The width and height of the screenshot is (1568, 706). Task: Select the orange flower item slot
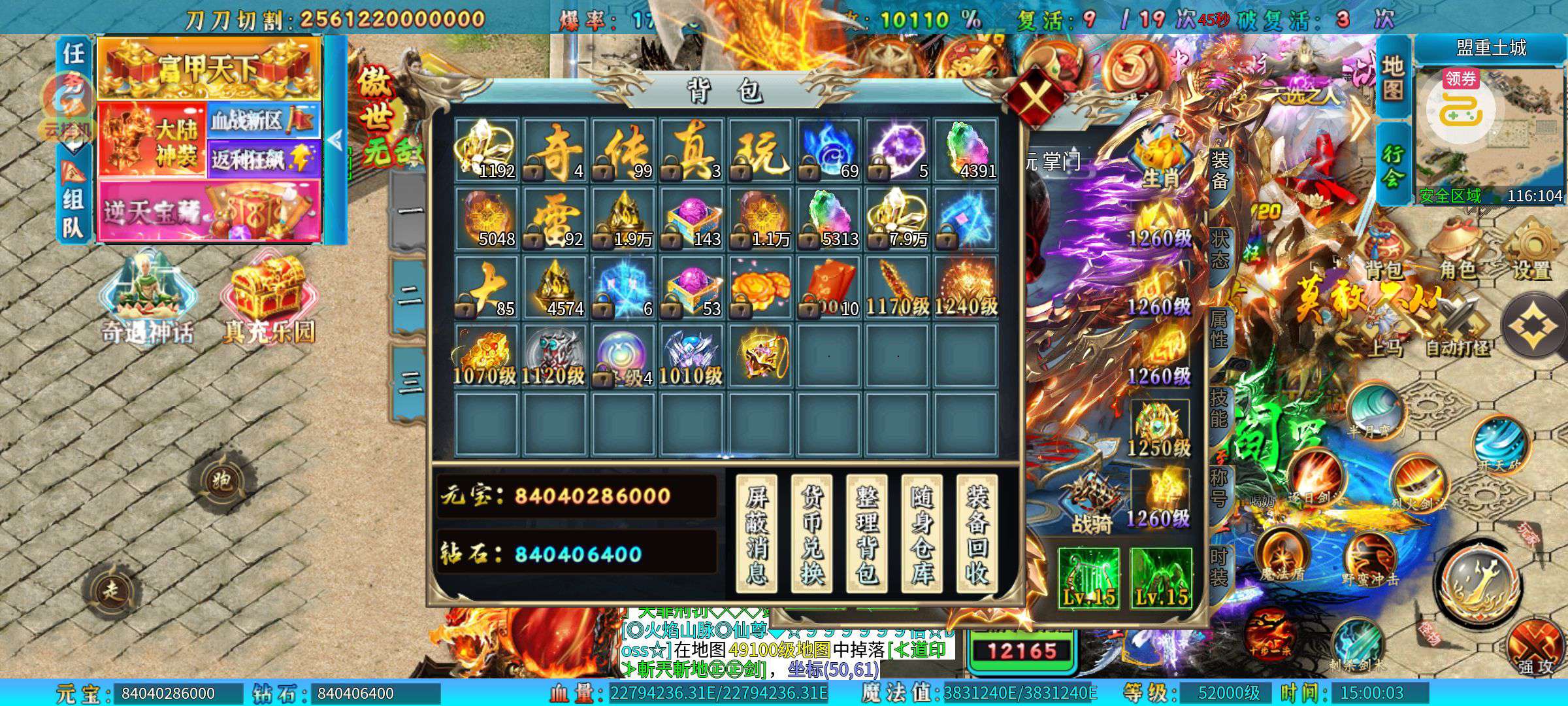[760, 288]
